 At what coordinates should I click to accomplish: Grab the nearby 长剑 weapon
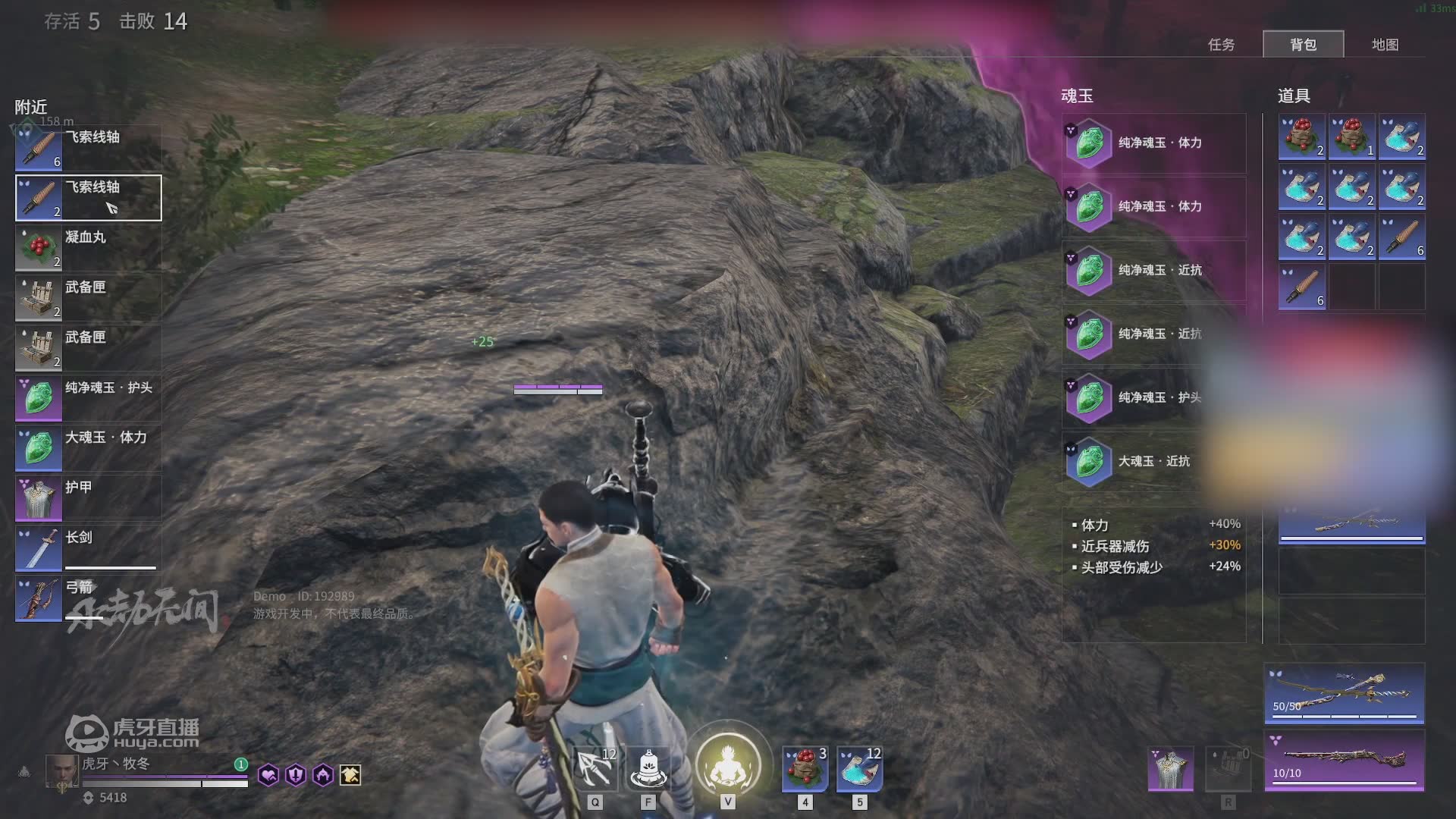pyautogui.click(x=89, y=548)
